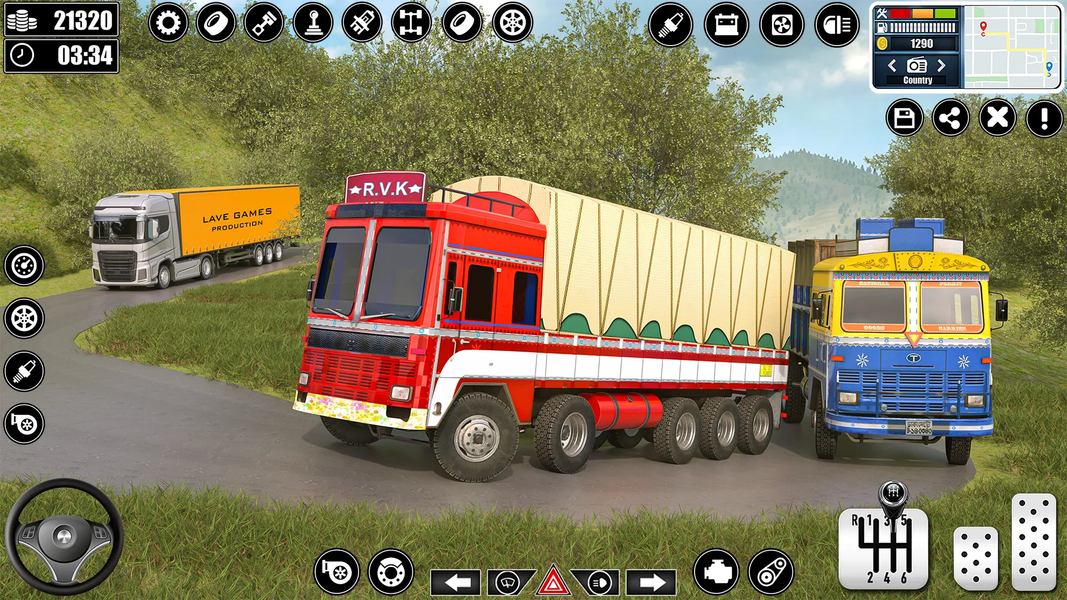The height and width of the screenshot is (600, 1067).
Task: Open the route minimap
Action: tap(1012, 47)
